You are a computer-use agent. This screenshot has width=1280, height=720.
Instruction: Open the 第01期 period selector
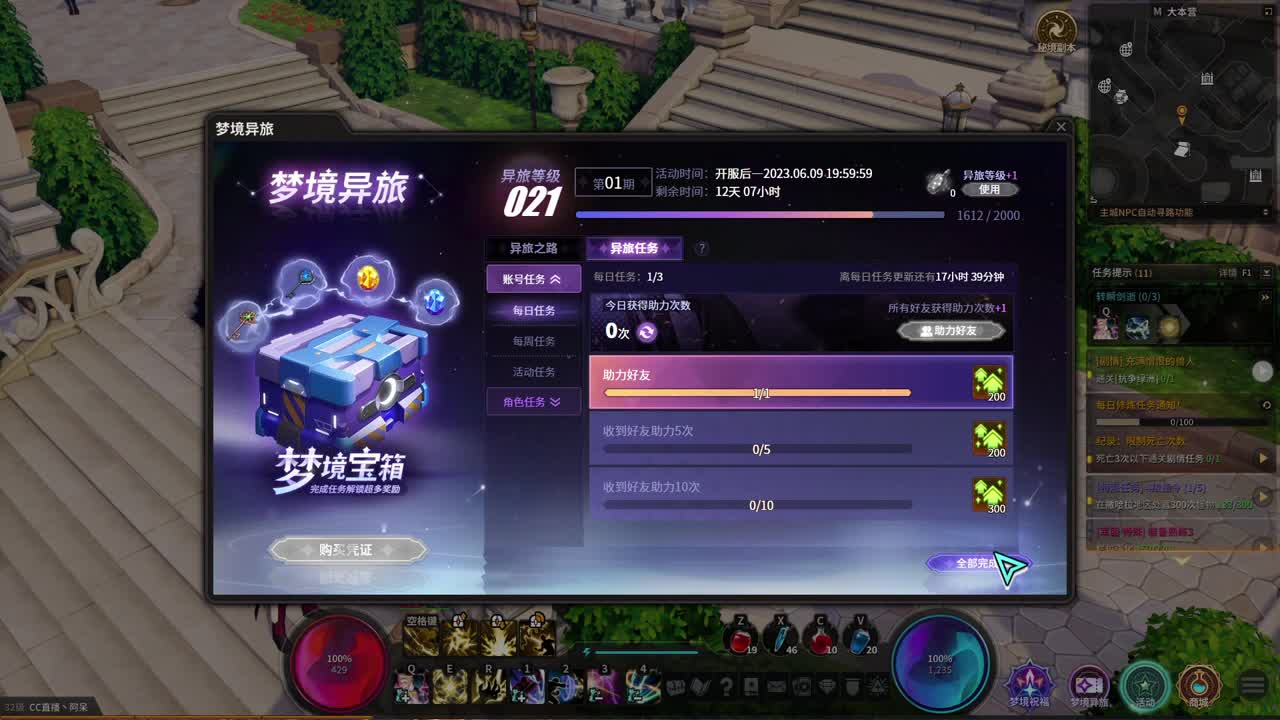point(614,182)
